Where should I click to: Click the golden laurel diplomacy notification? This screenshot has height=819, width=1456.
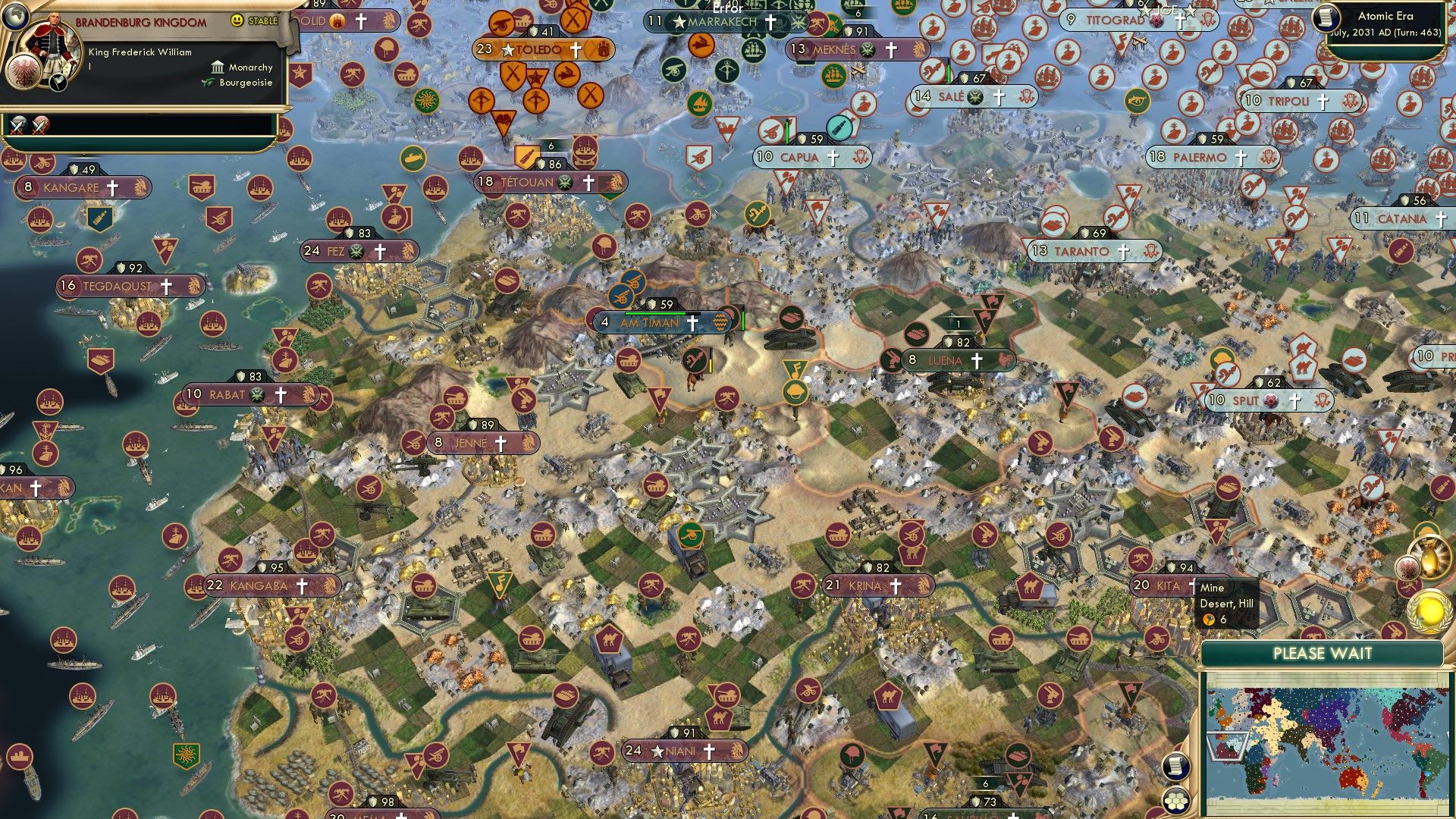[1428, 612]
